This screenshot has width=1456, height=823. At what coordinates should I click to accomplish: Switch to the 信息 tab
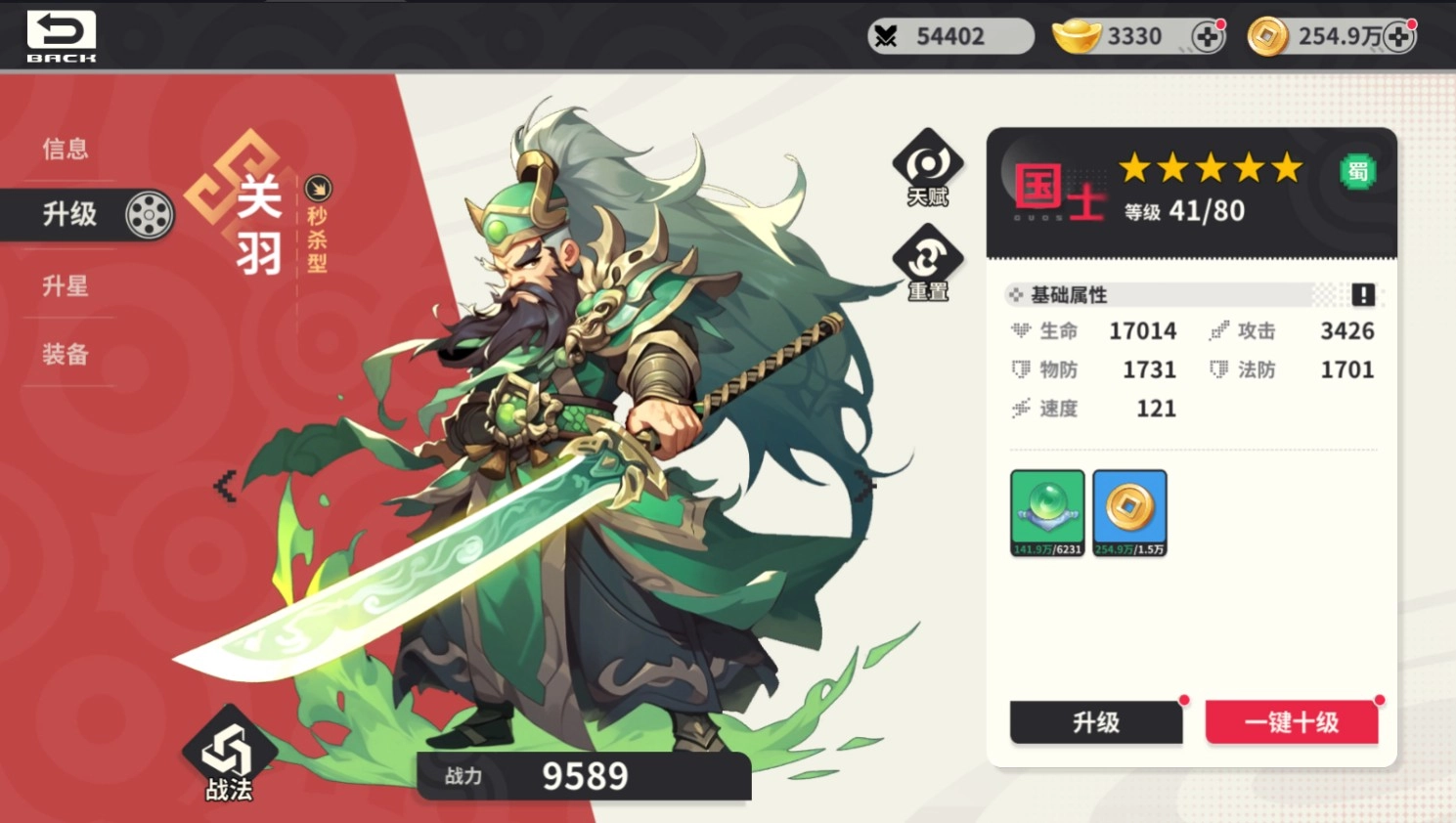click(65, 147)
